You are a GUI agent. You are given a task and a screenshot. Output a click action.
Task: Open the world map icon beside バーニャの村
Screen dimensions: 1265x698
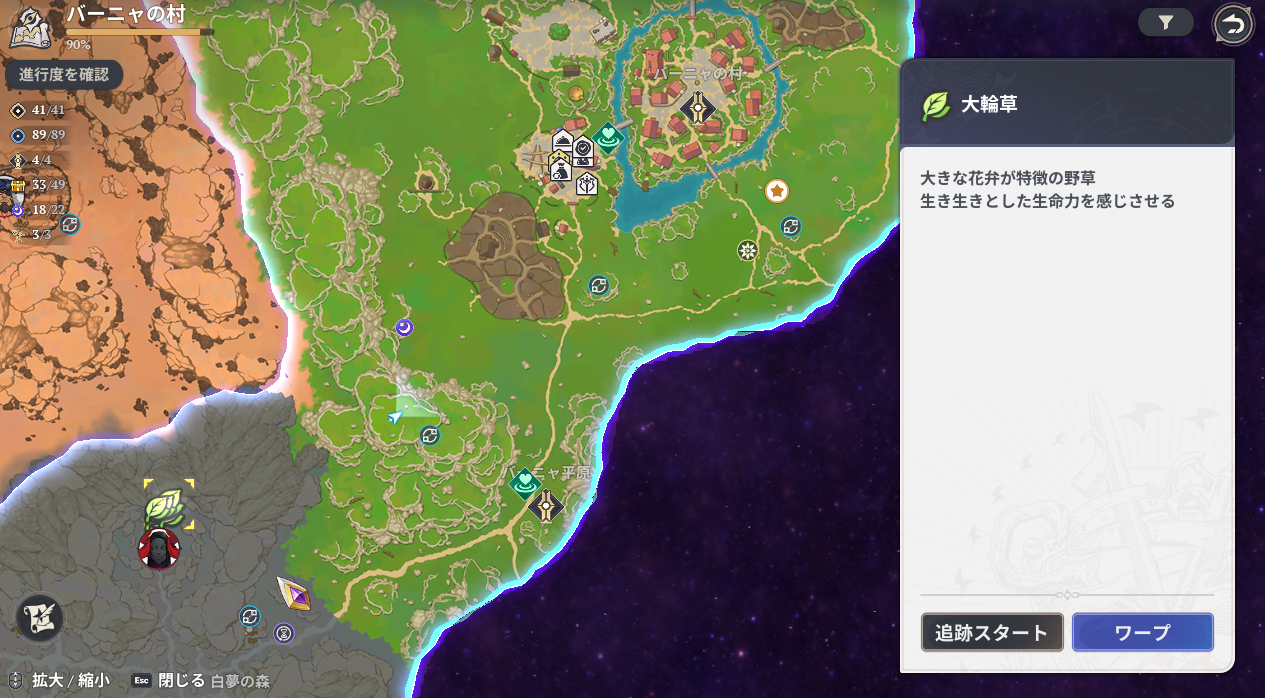(x=29, y=26)
